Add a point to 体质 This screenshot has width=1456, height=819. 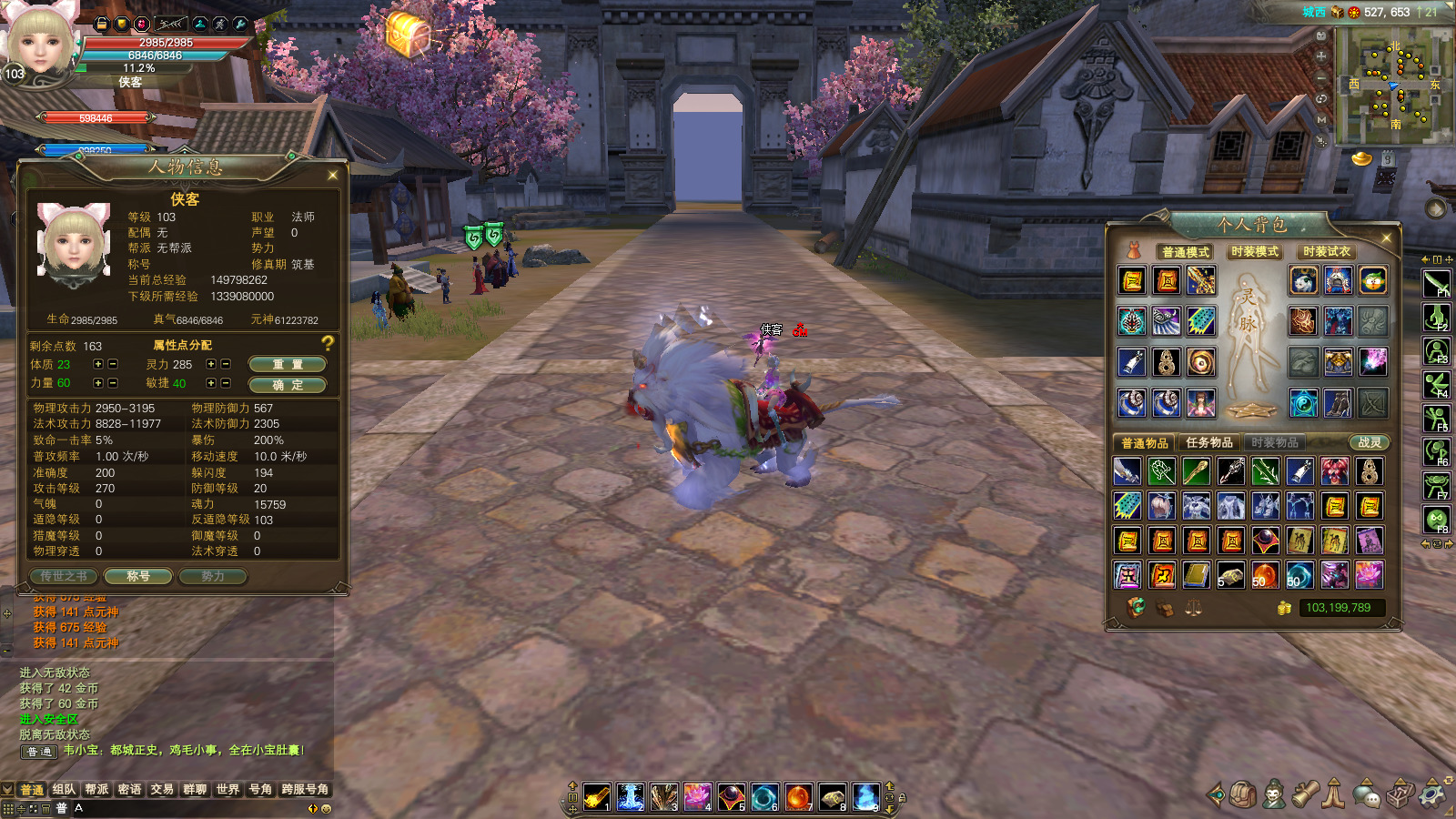[x=98, y=364]
